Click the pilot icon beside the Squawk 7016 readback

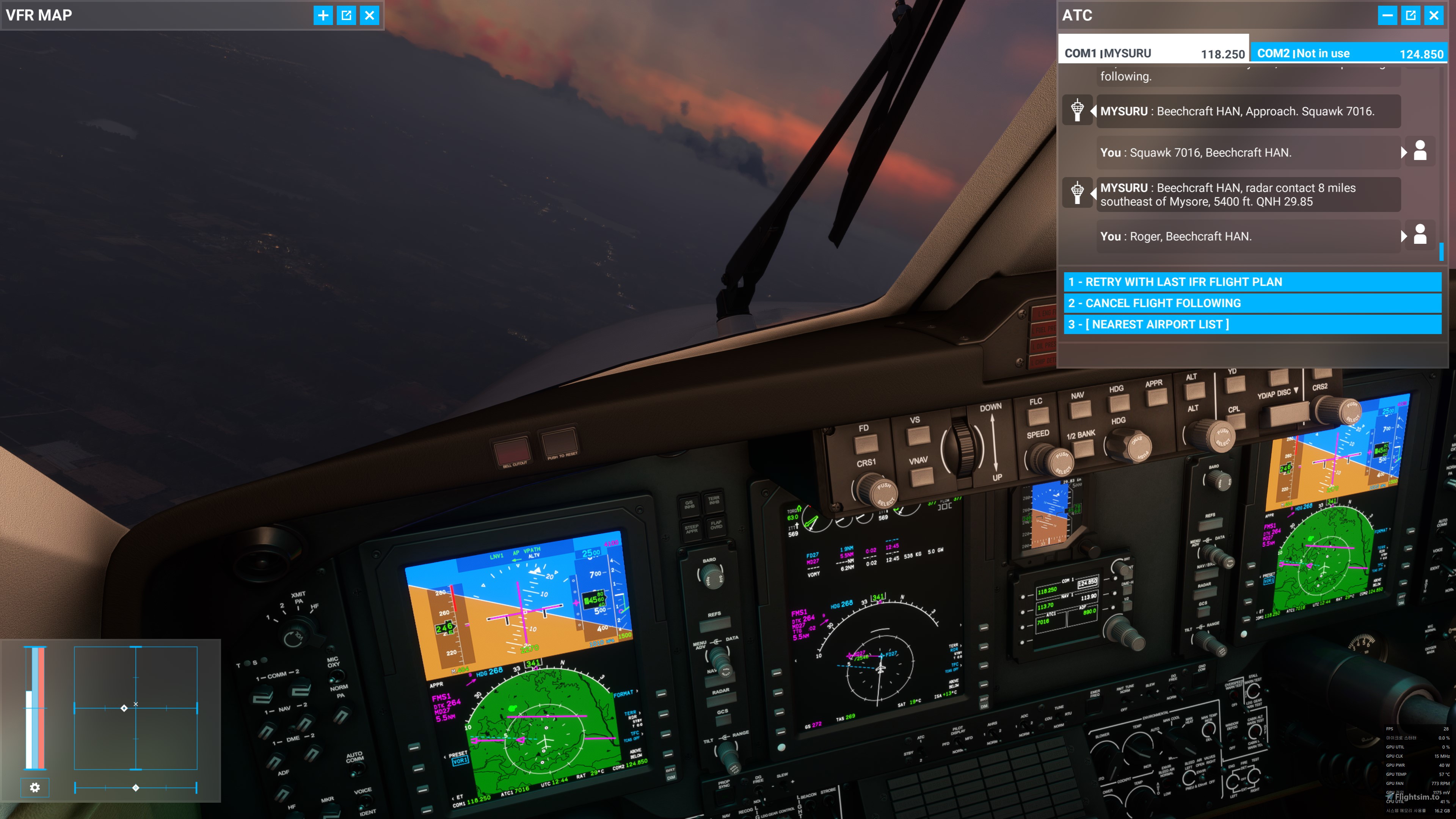click(x=1420, y=152)
